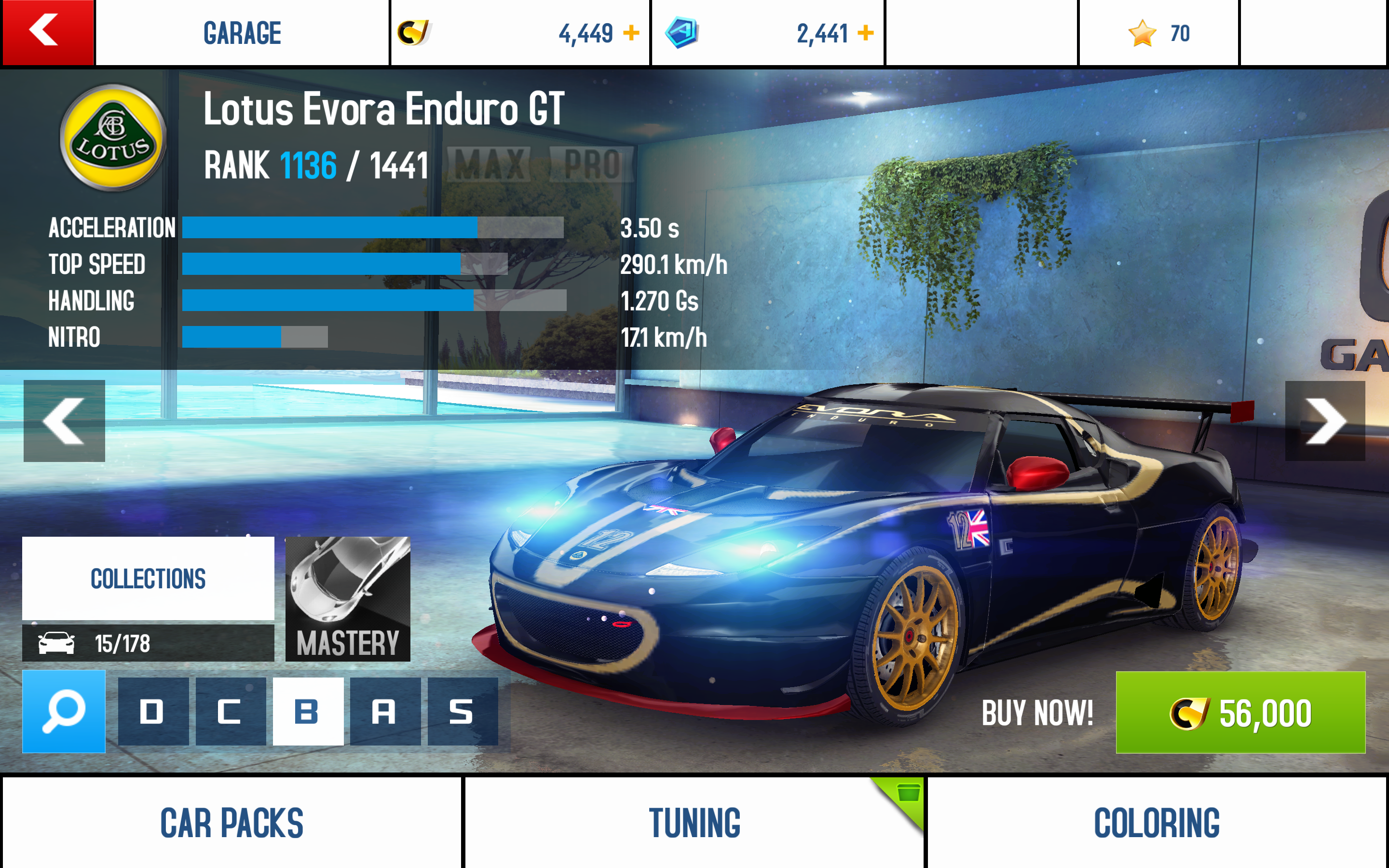Open the stars counter showing 70
This screenshot has height=868, width=1389.
[x=1158, y=33]
